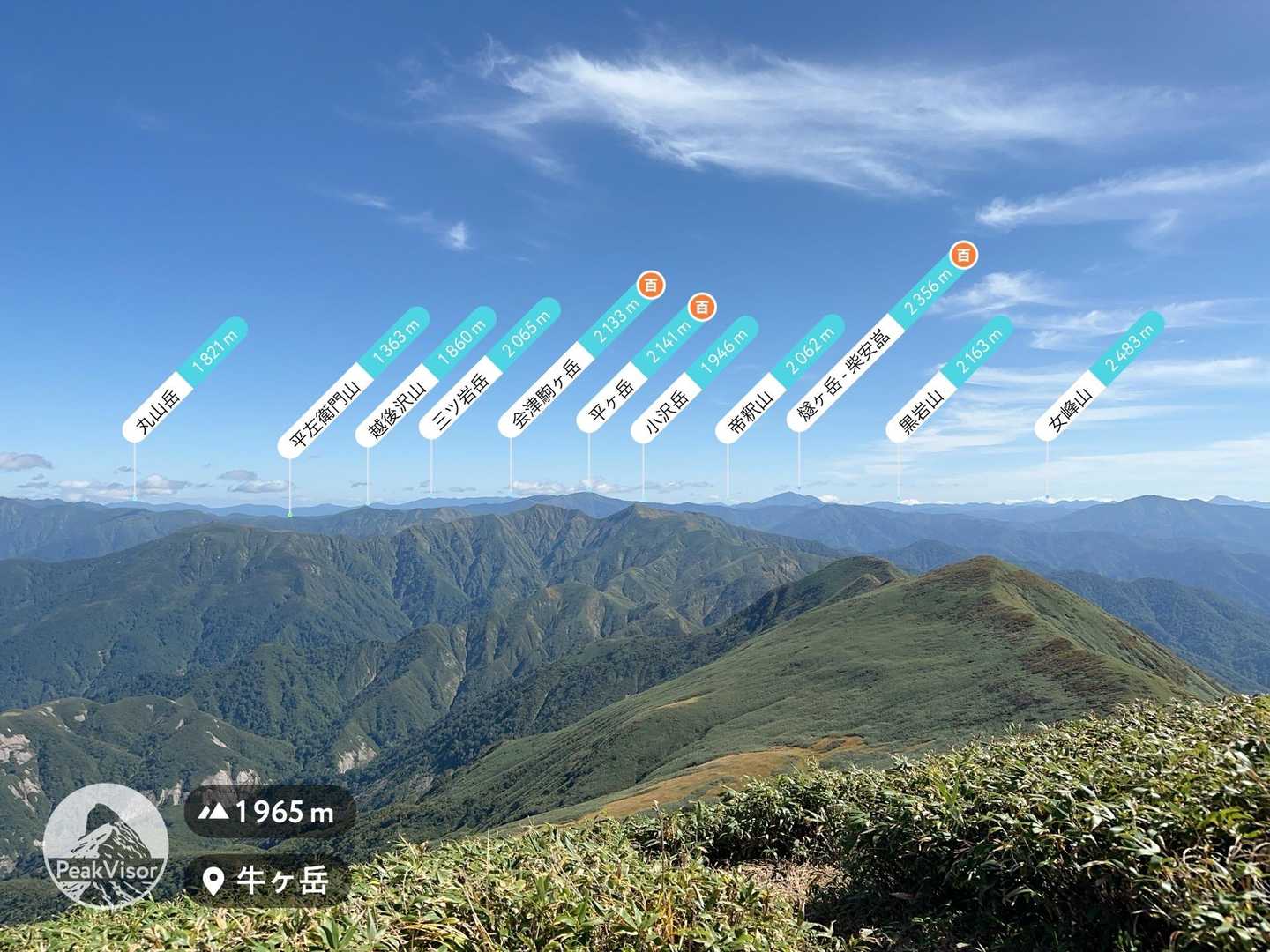Click the 小沢岳 1946 m peak label
The width and height of the screenshot is (1270, 952).
pyautogui.click(x=694, y=379)
